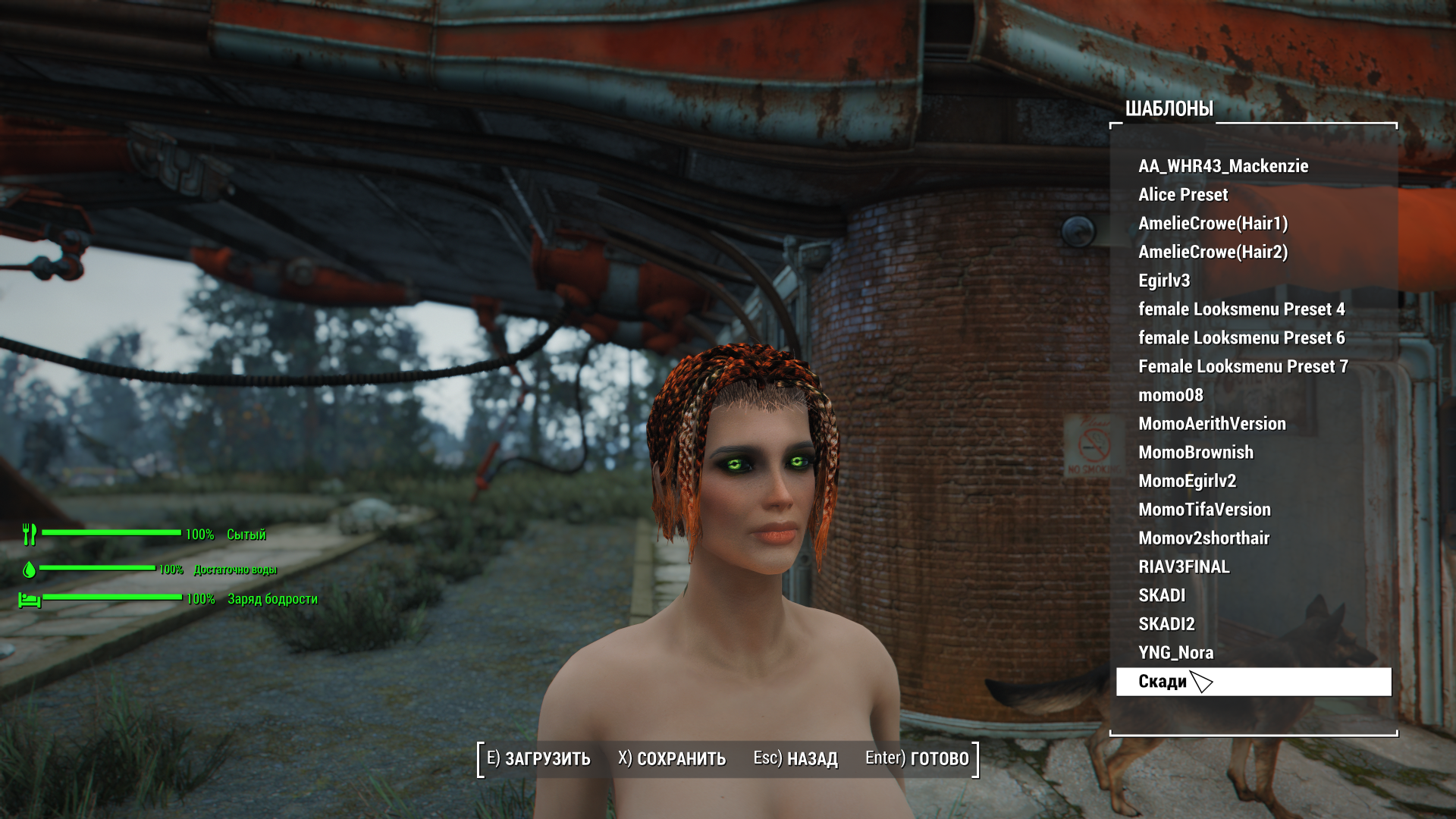Pick the MomoAerithVersion preset
This screenshot has height=819, width=1456.
(x=1212, y=424)
